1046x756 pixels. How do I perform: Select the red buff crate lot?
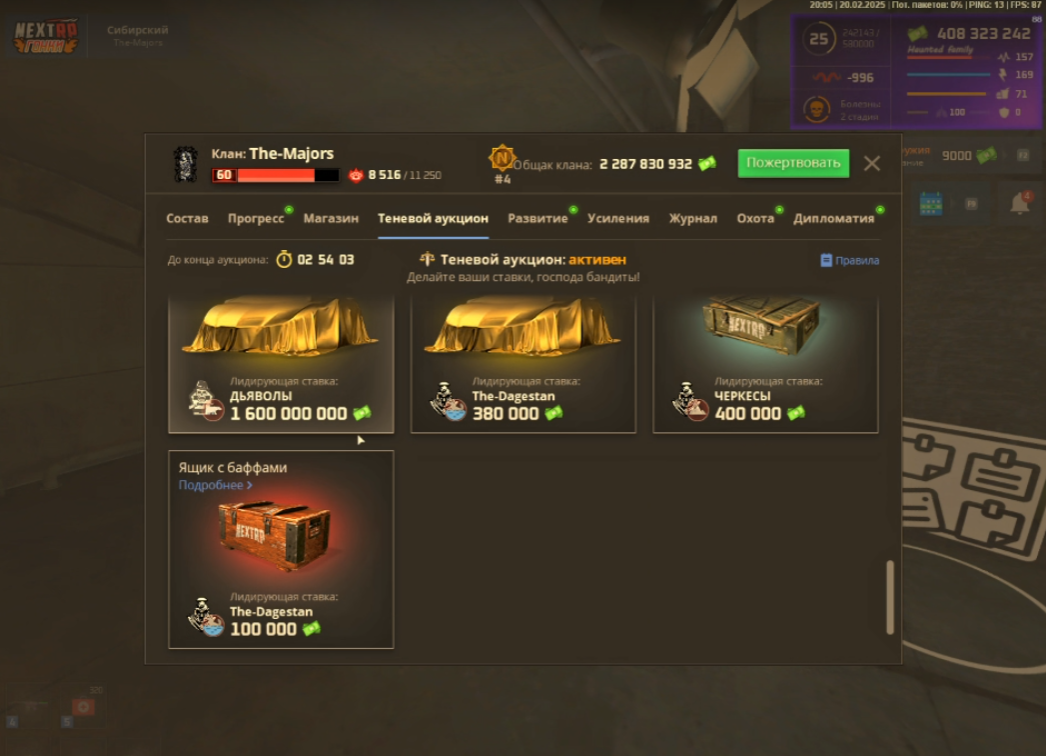[281, 548]
